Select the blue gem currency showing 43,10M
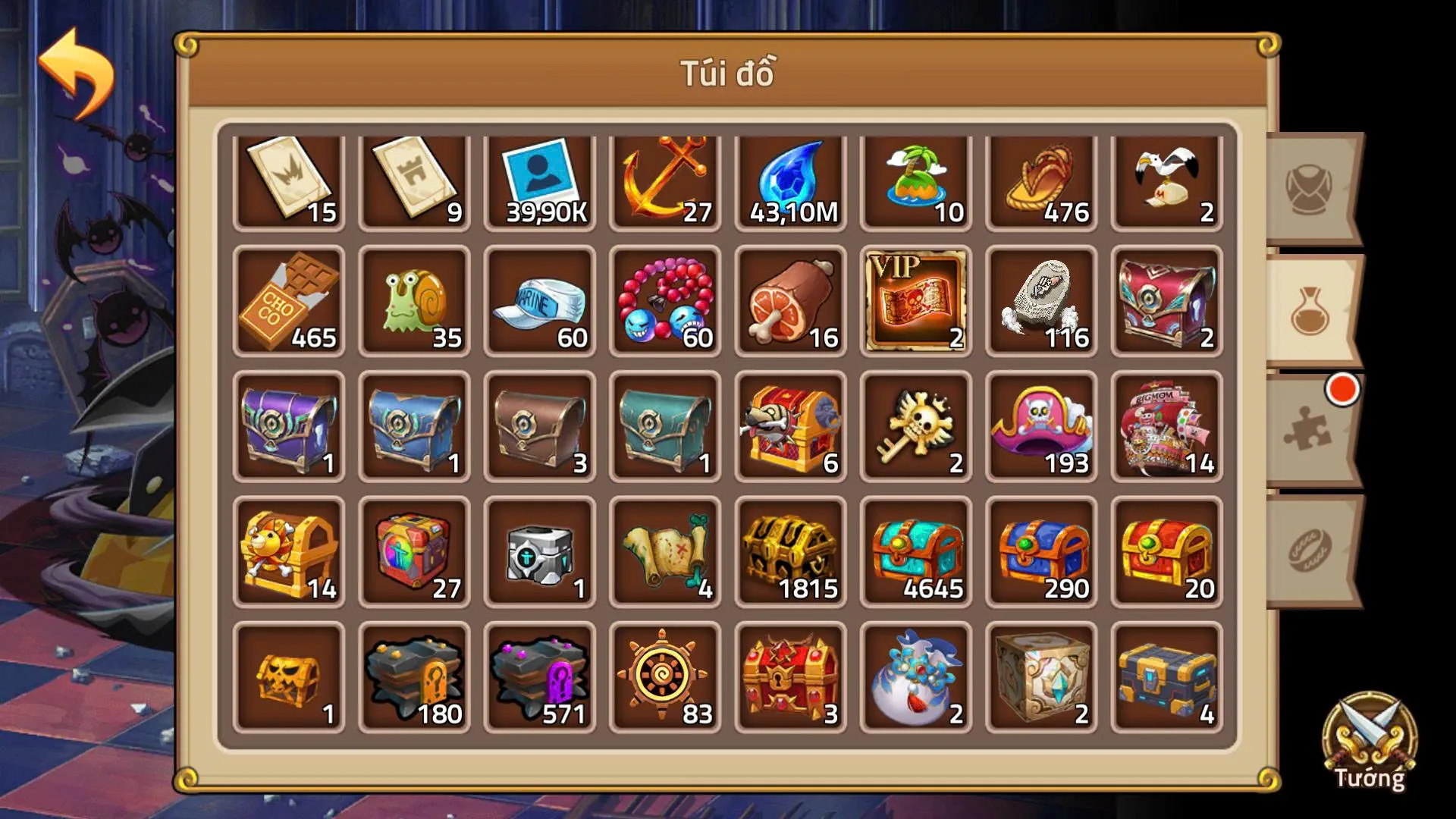This screenshot has height=819, width=1456. click(x=789, y=178)
